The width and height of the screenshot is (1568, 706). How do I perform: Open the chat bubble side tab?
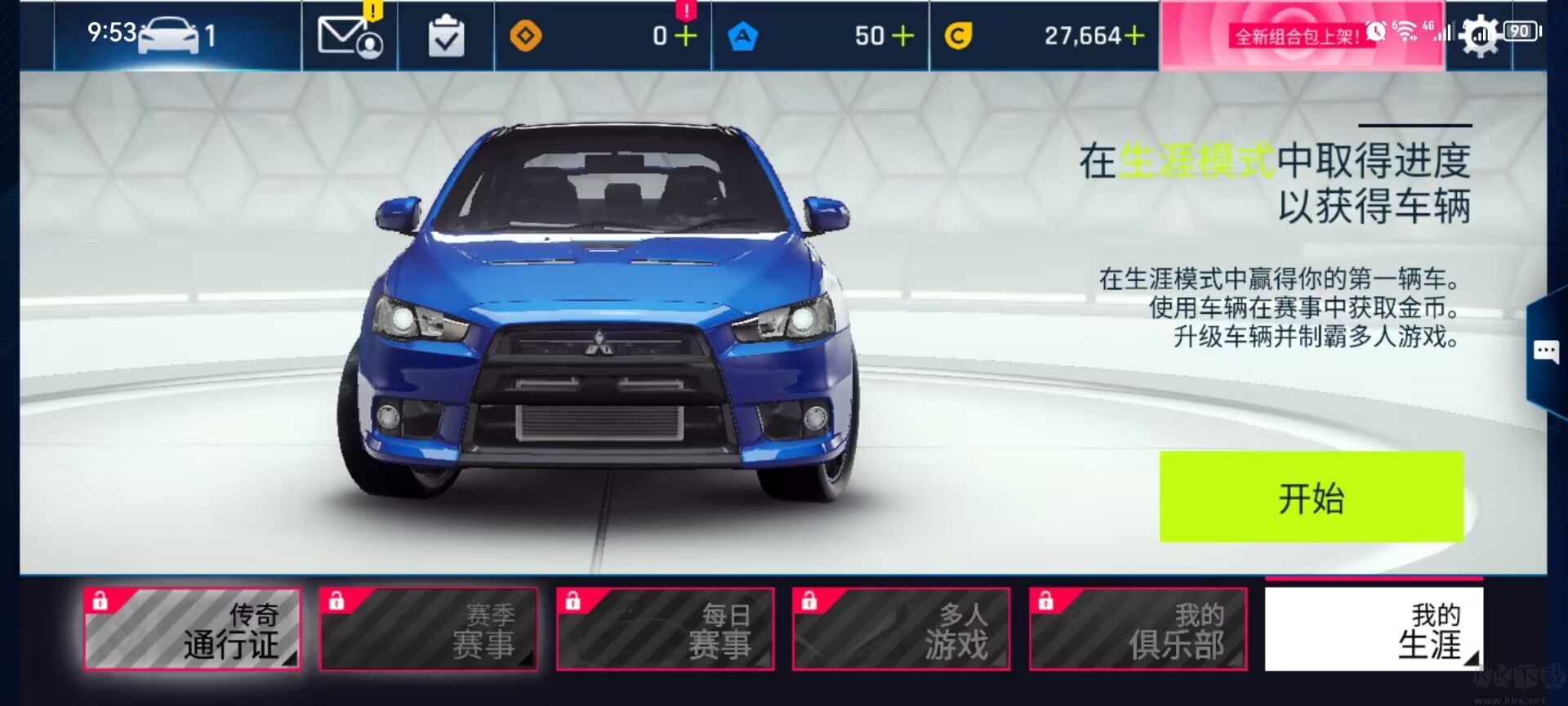click(x=1546, y=352)
